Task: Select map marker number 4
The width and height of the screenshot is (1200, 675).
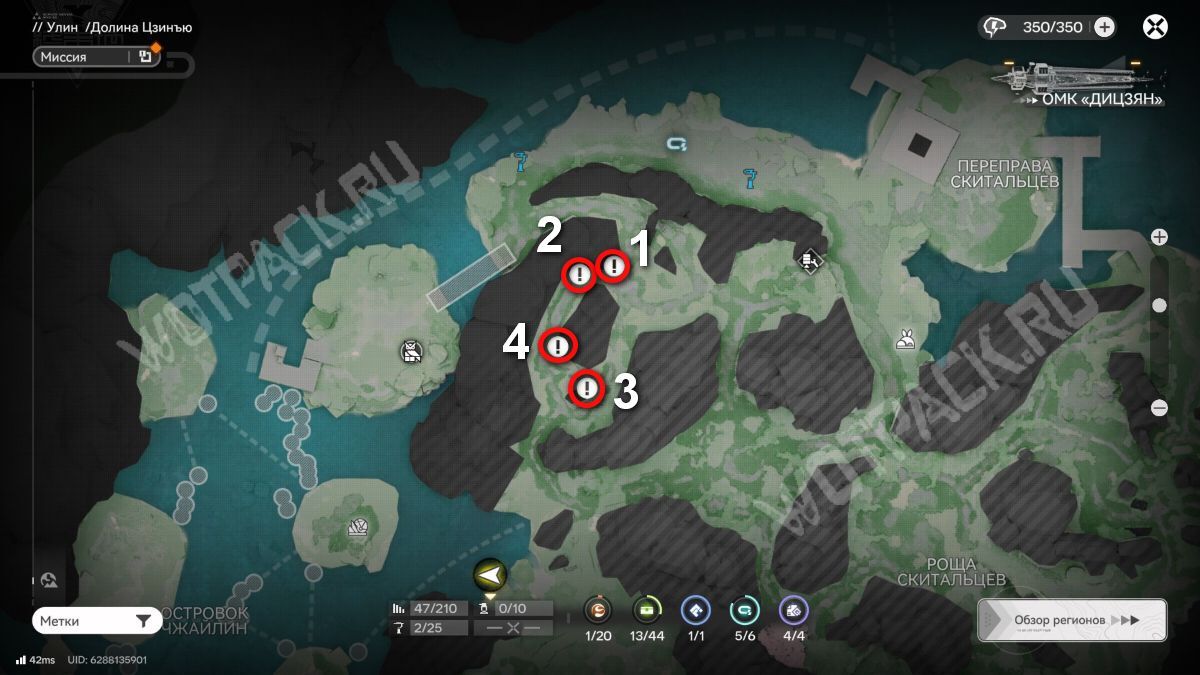Action: pyautogui.click(x=557, y=346)
